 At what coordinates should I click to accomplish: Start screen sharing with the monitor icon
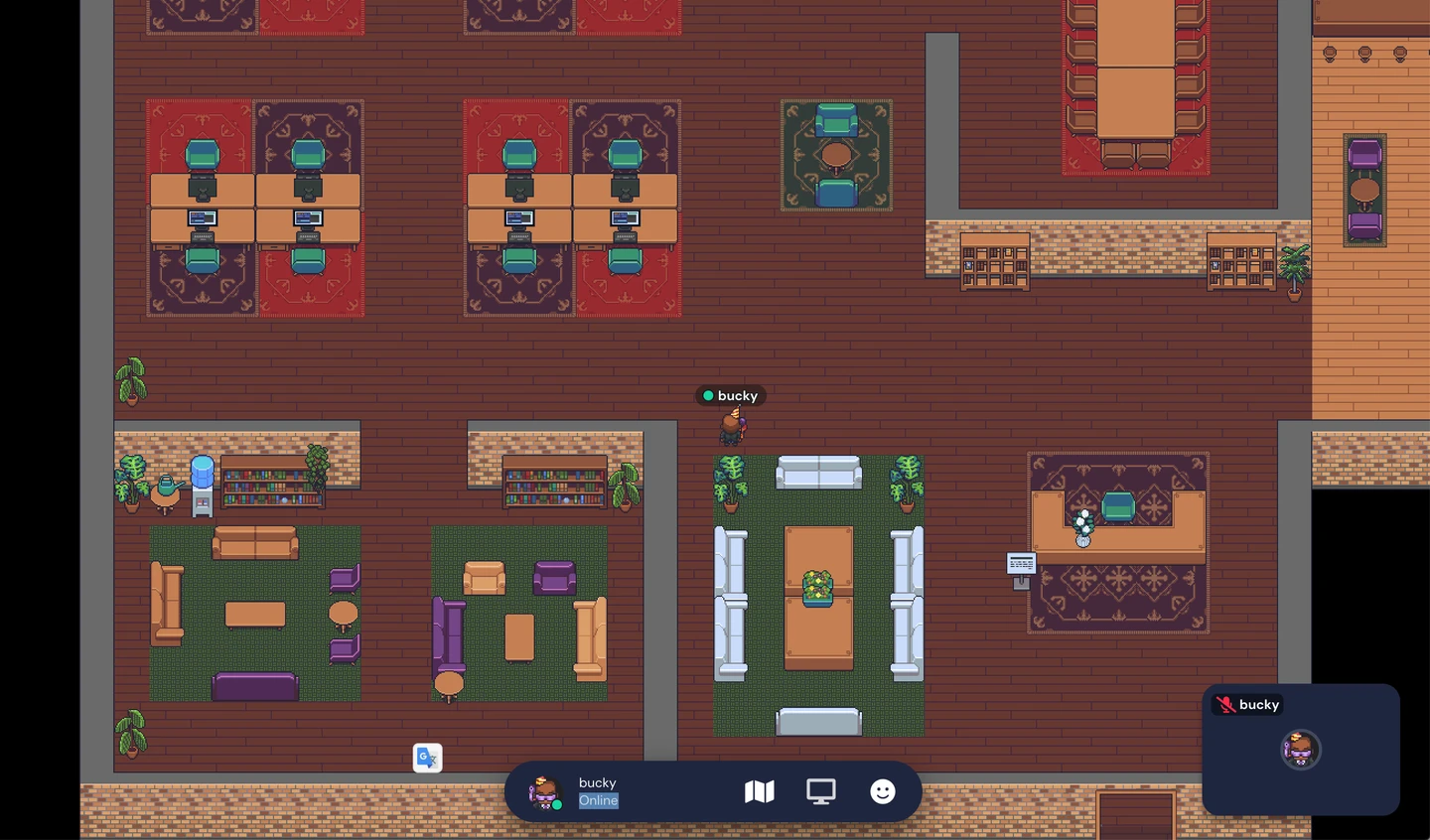tap(821, 791)
